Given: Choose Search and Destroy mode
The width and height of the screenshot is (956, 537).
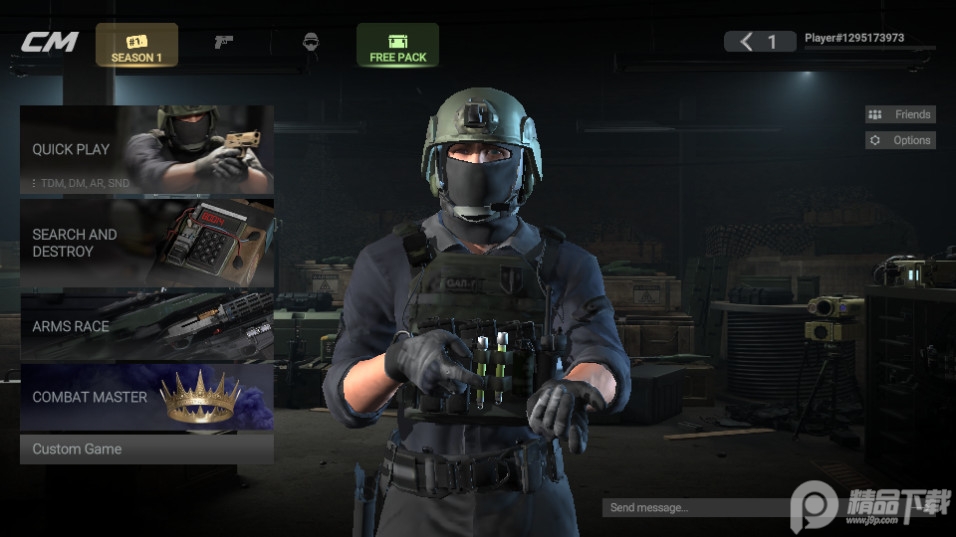Looking at the screenshot, I should point(146,243).
